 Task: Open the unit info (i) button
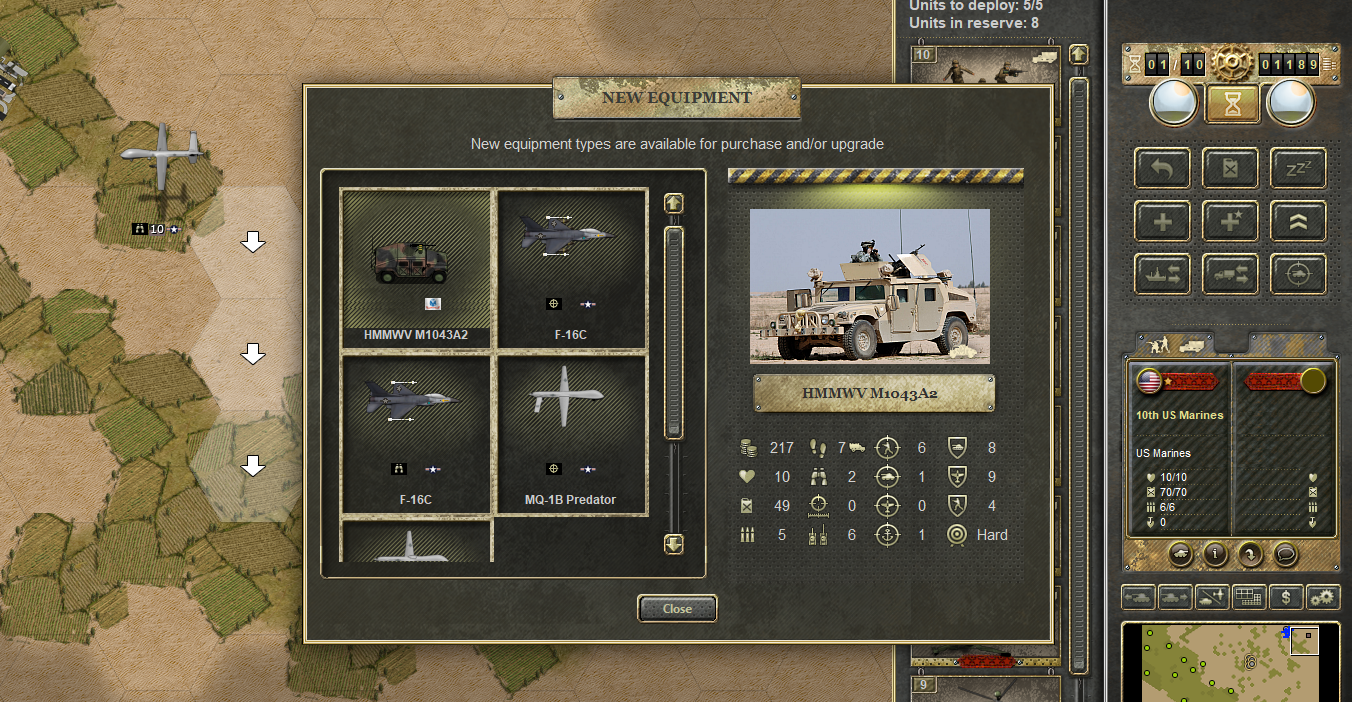point(1215,552)
